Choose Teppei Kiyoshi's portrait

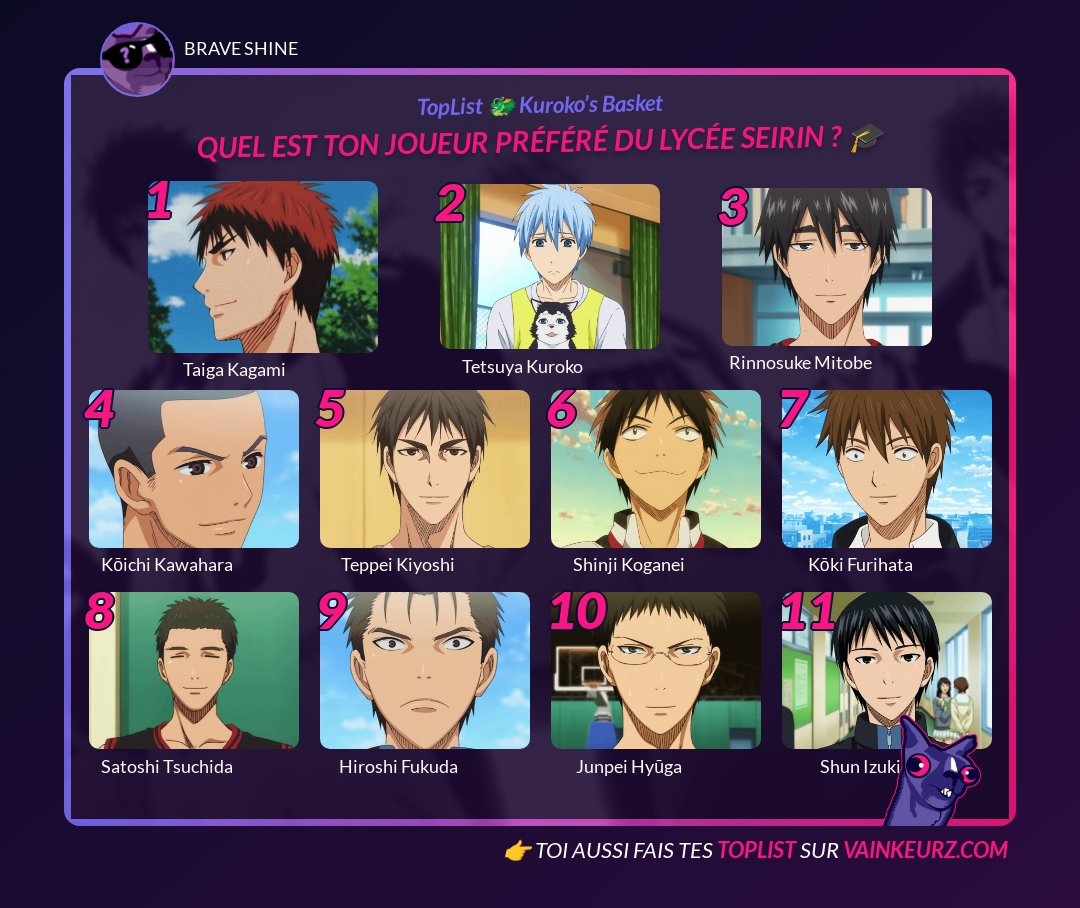click(x=425, y=469)
